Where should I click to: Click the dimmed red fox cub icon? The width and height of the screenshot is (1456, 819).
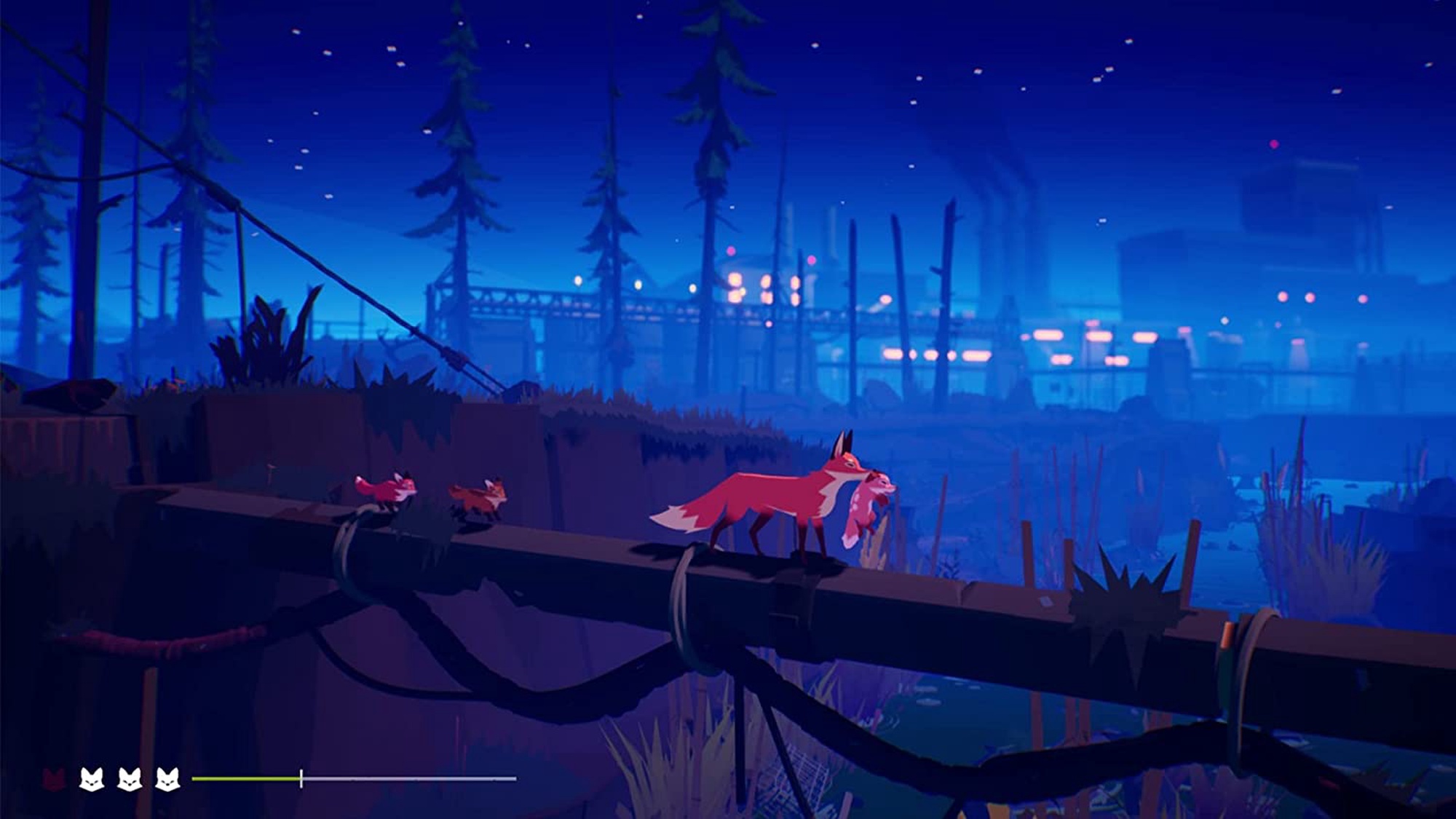(x=54, y=779)
